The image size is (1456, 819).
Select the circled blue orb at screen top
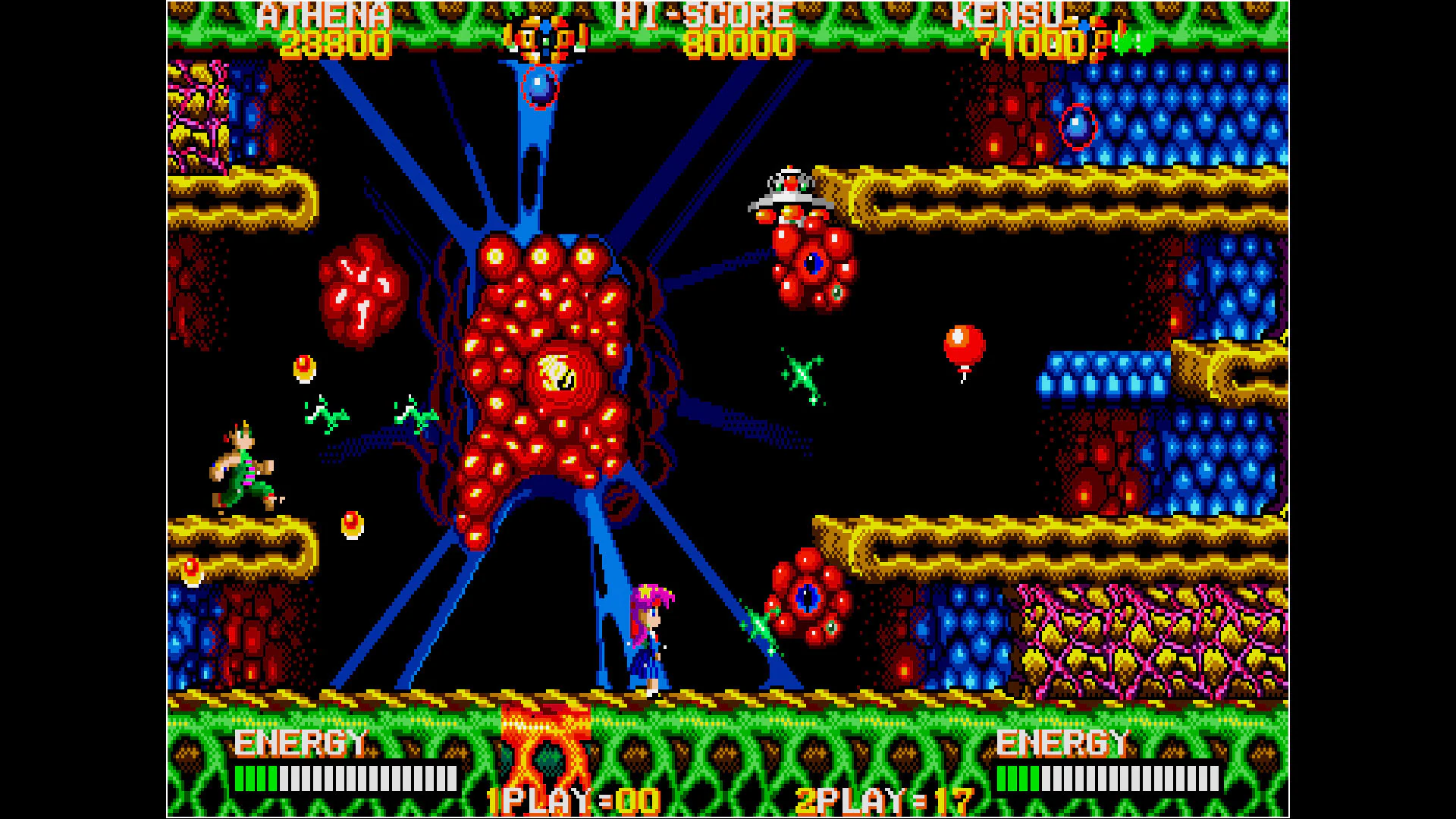pos(540,85)
